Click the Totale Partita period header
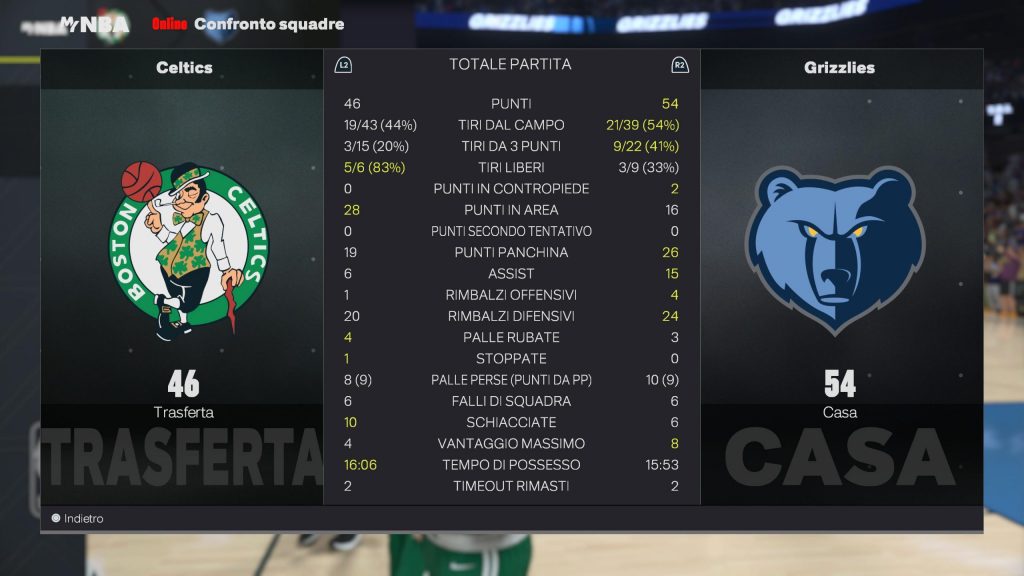The width and height of the screenshot is (1024, 576). (510, 65)
